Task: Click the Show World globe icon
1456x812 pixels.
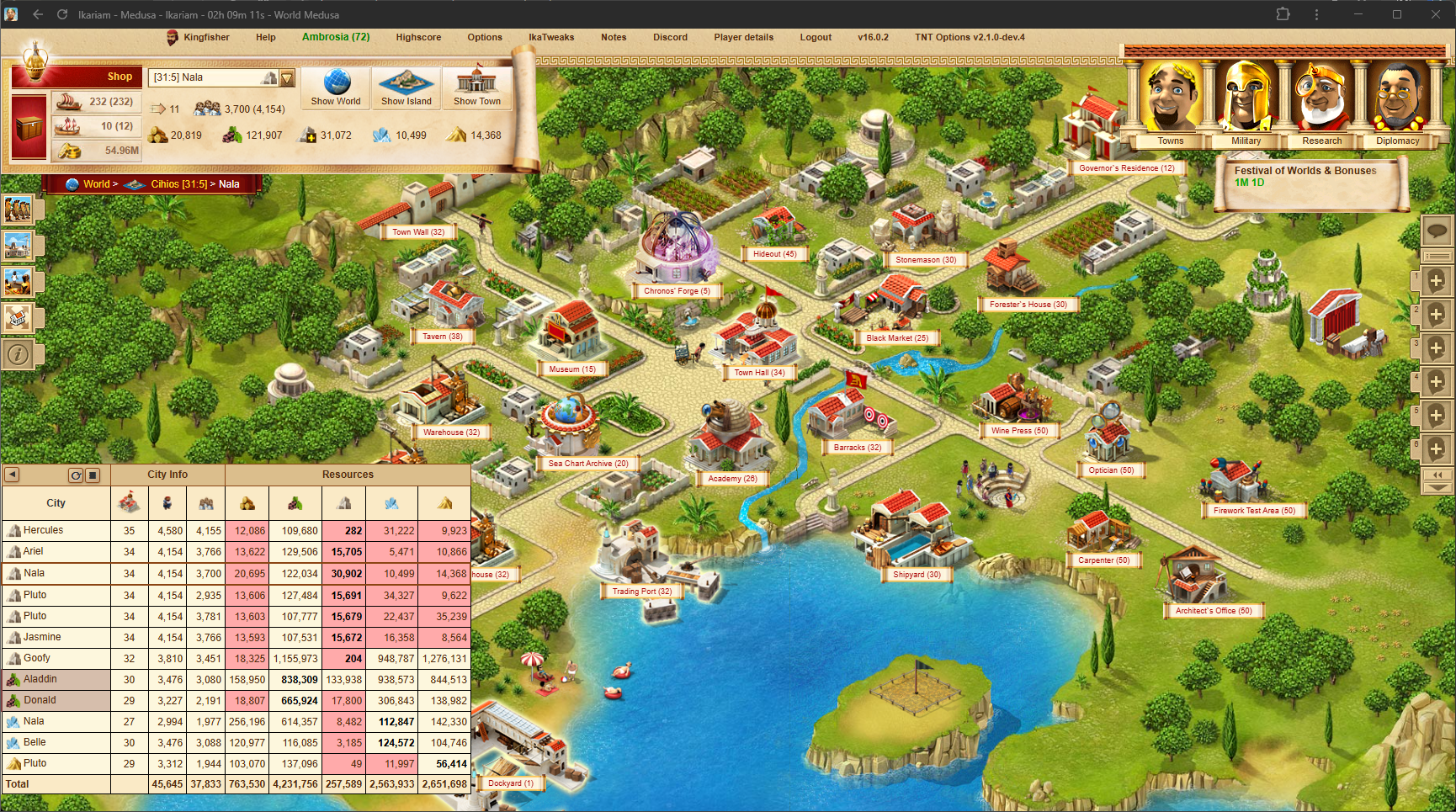Action: [x=334, y=88]
